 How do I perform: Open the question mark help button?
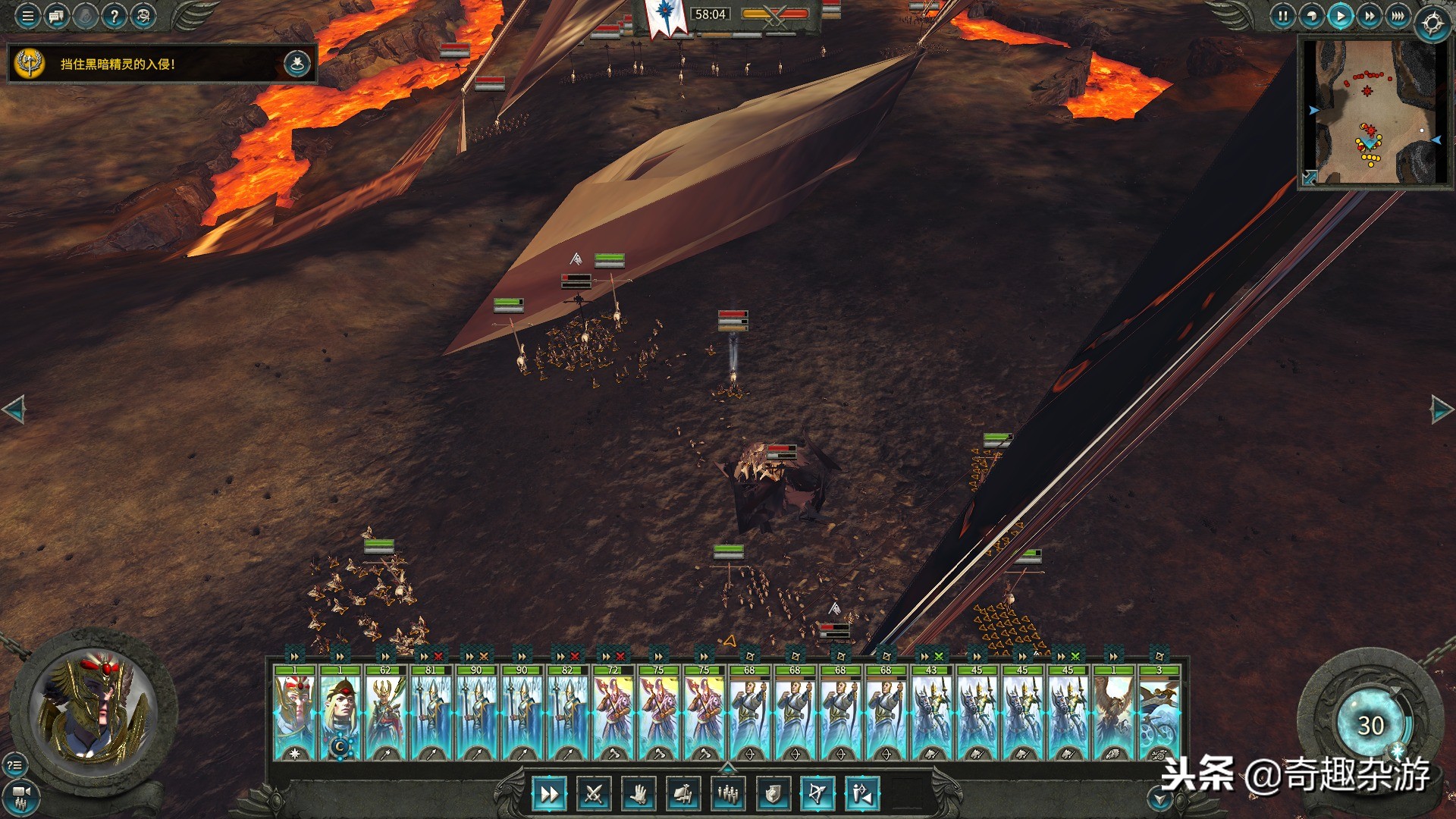[x=114, y=16]
